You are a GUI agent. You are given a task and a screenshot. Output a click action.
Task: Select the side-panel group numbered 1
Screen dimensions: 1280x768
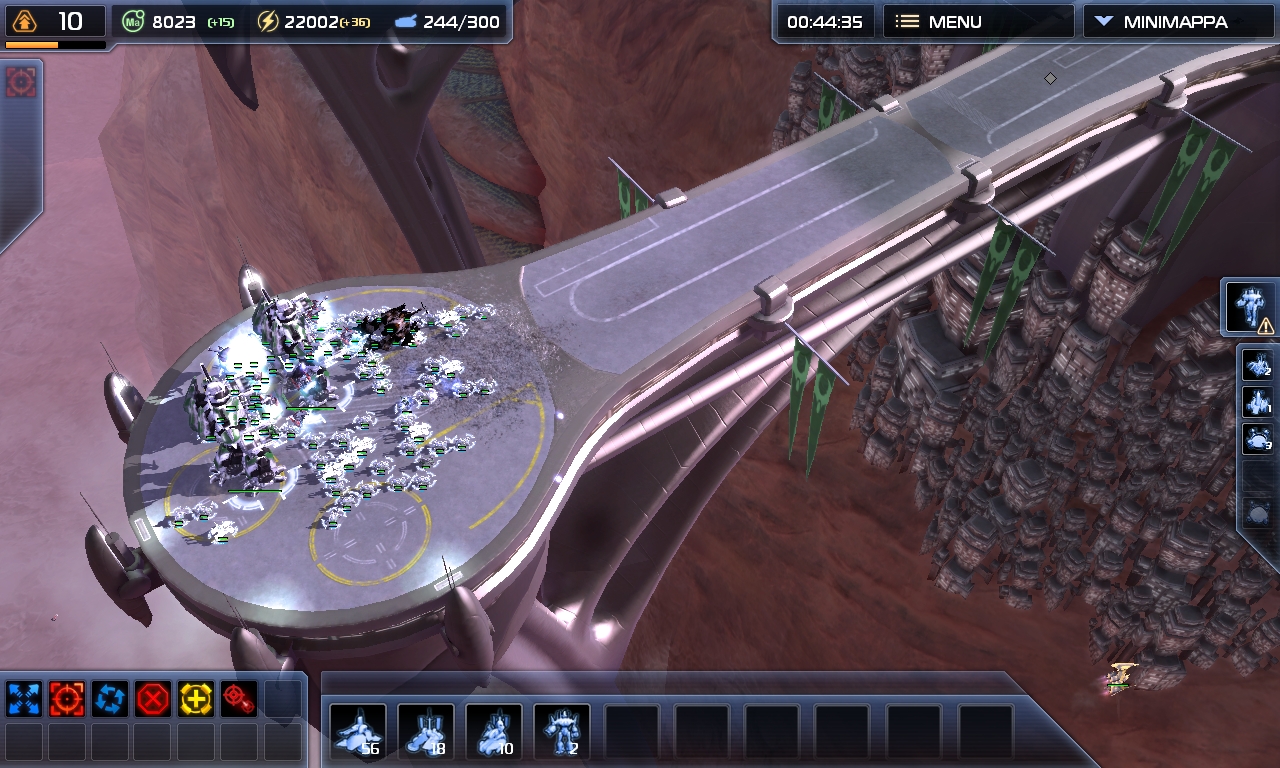click(1257, 402)
